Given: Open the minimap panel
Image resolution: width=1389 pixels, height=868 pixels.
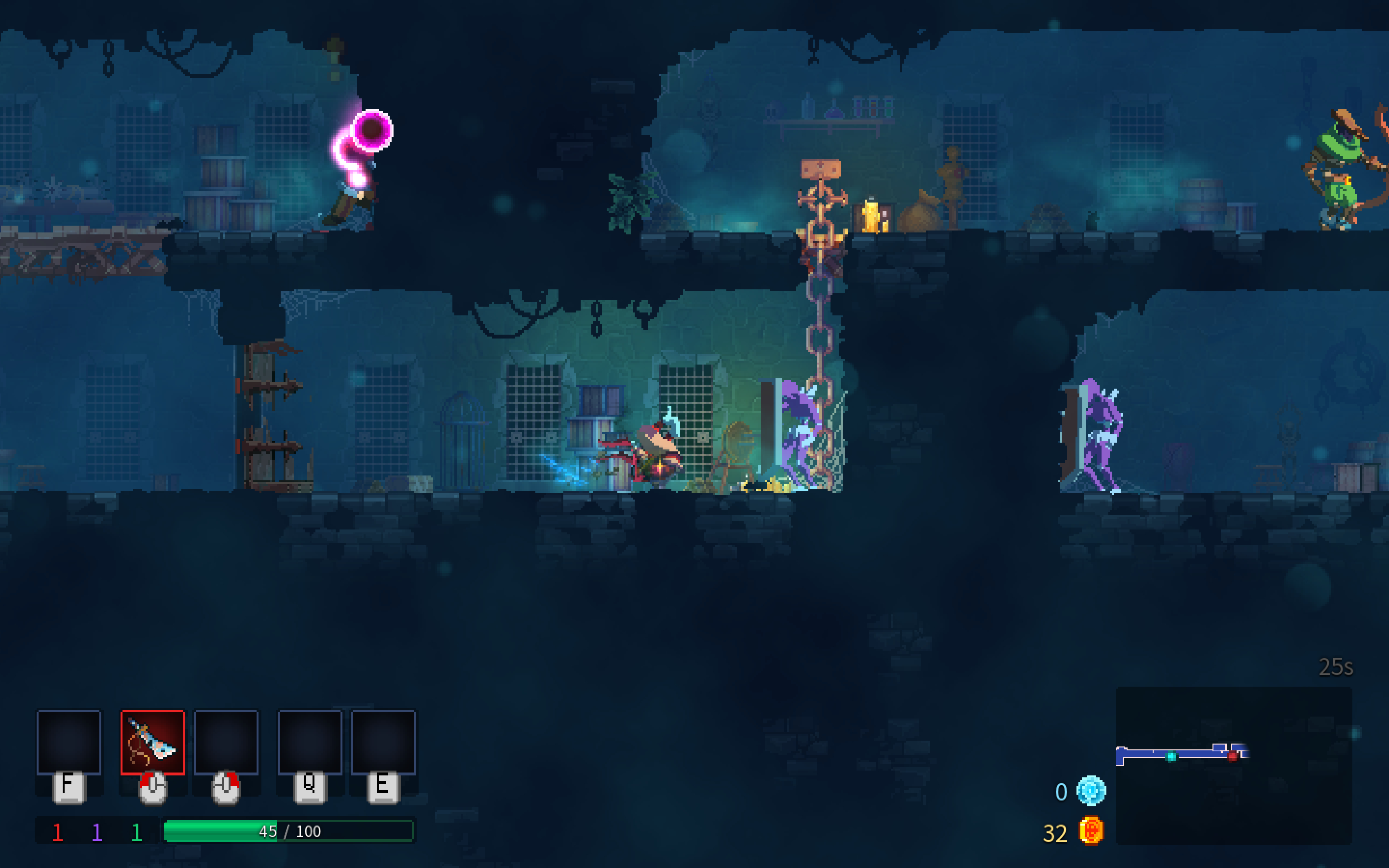Looking at the screenshot, I should click(x=1233, y=765).
